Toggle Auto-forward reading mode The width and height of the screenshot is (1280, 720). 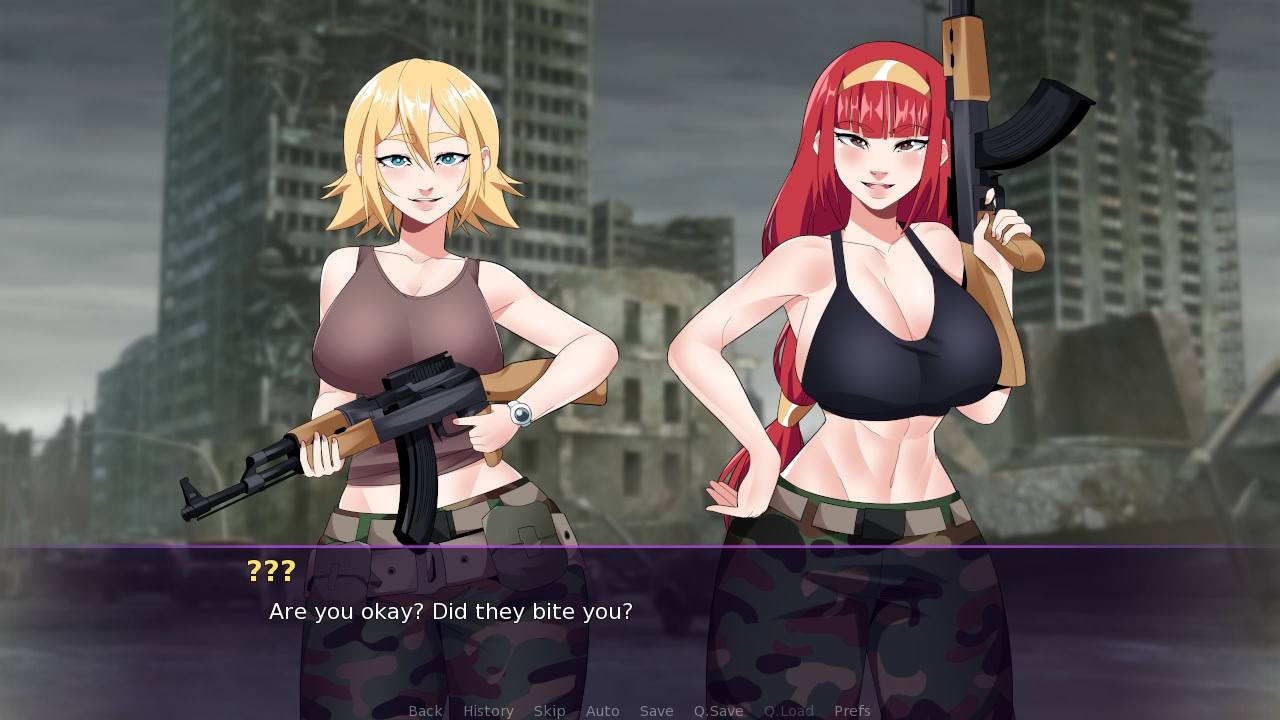pyautogui.click(x=603, y=710)
